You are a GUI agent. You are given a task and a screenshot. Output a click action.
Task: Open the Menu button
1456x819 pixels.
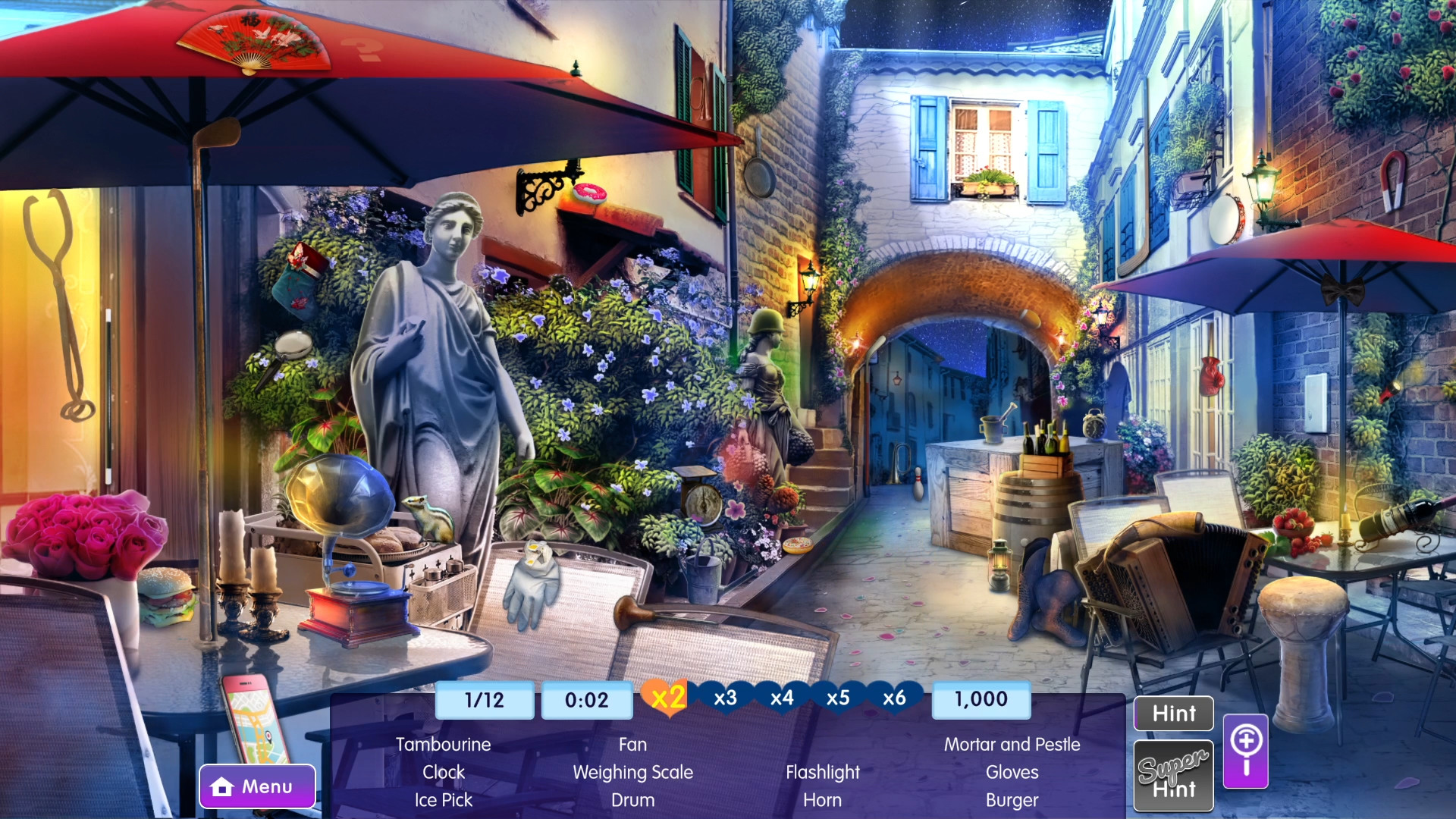(x=257, y=786)
